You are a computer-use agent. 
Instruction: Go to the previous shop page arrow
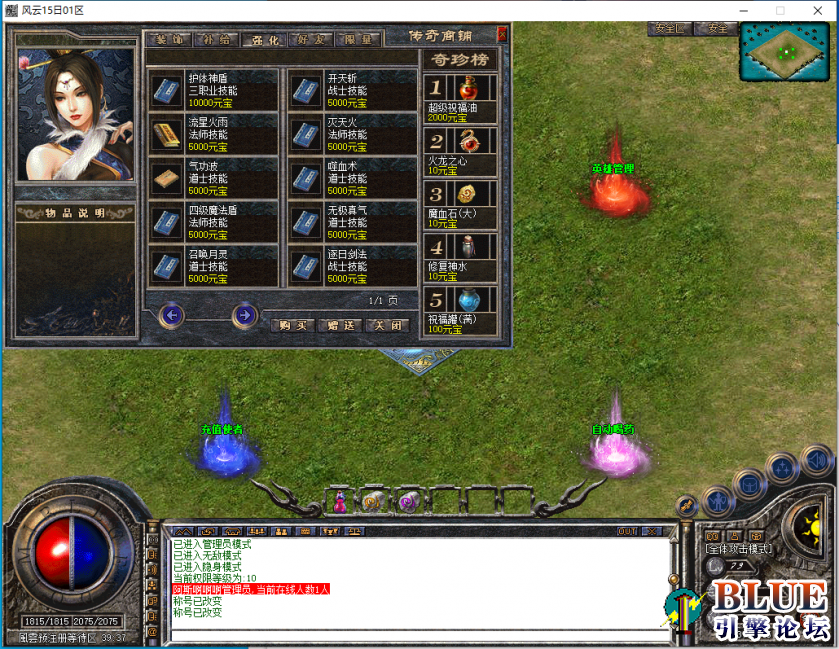tap(172, 316)
